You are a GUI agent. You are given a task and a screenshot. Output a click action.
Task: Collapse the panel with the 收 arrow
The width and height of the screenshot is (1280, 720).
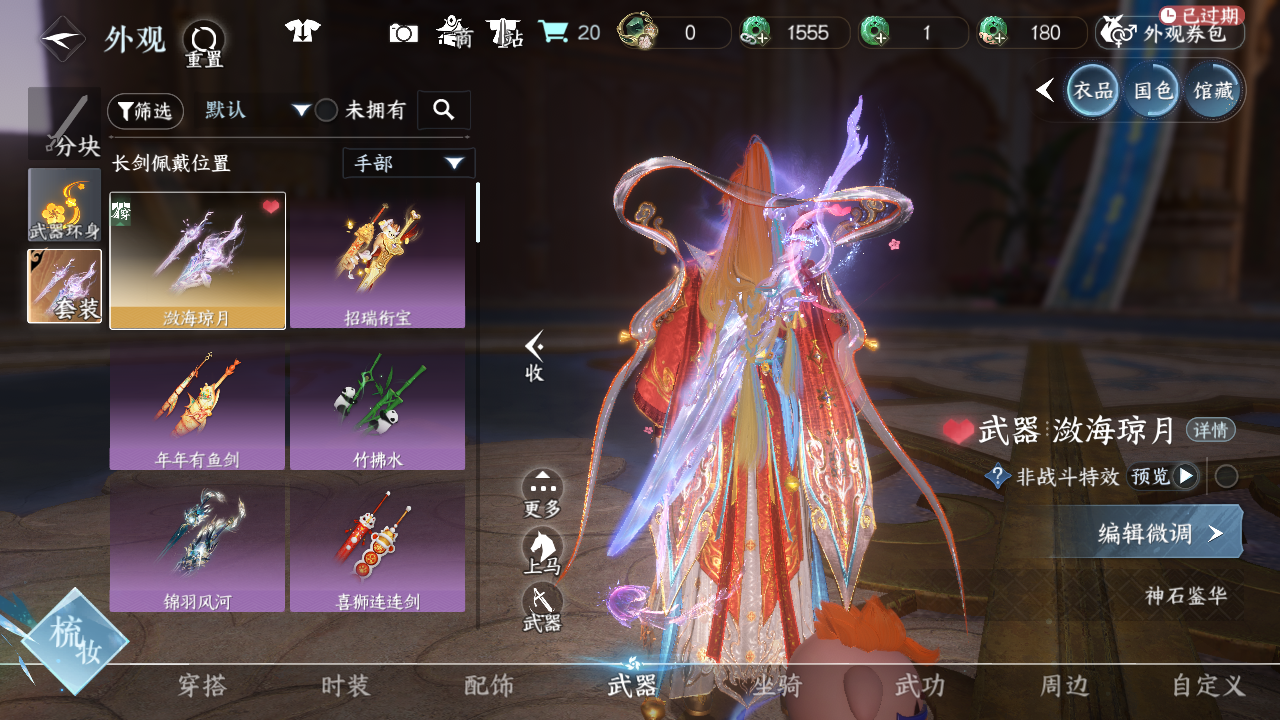(x=535, y=355)
